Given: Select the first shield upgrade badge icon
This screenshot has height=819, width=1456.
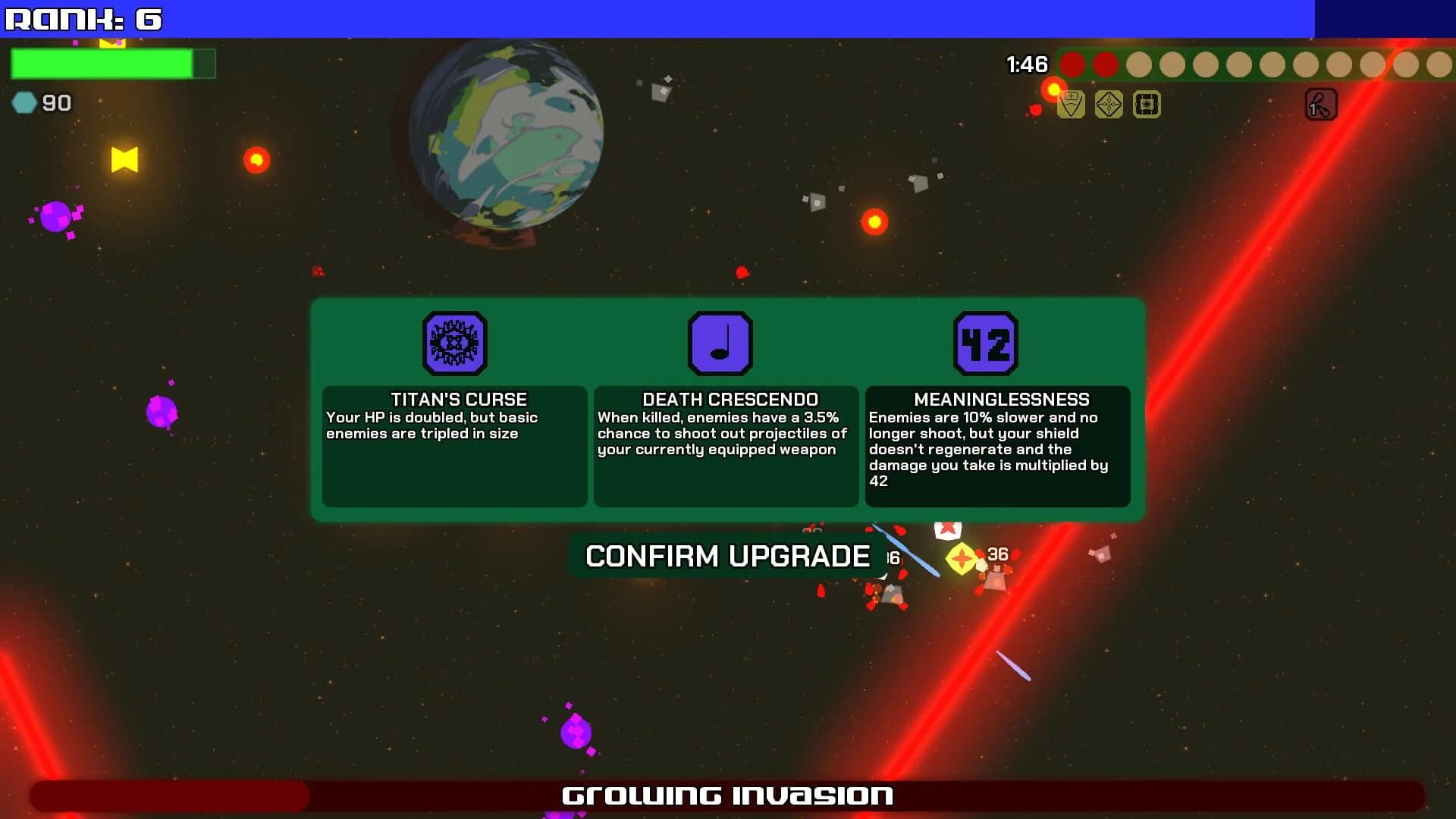Looking at the screenshot, I should click(1072, 104).
